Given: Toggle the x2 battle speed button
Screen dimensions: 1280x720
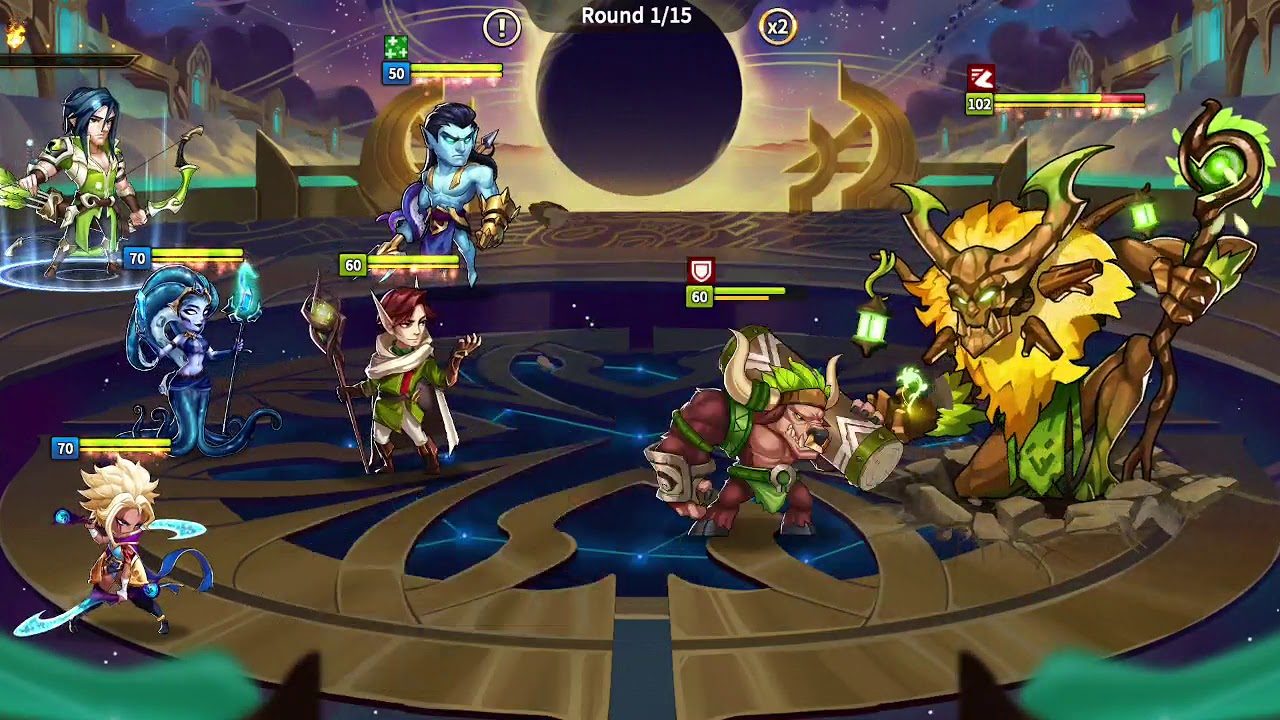Looking at the screenshot, I should [777, 28].
